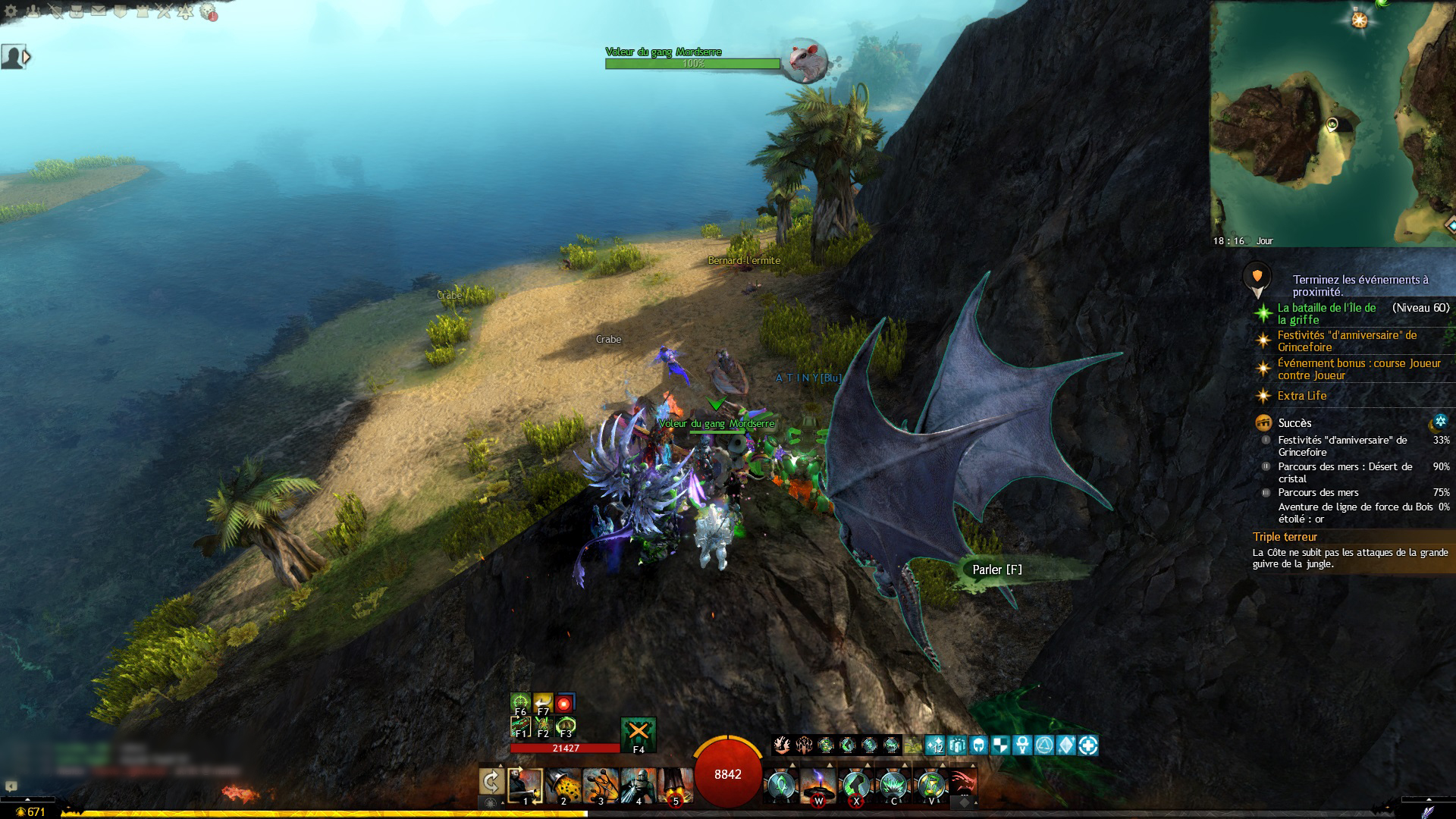
Task: Activate the red dragon elite skill
Action: [962, 783]
